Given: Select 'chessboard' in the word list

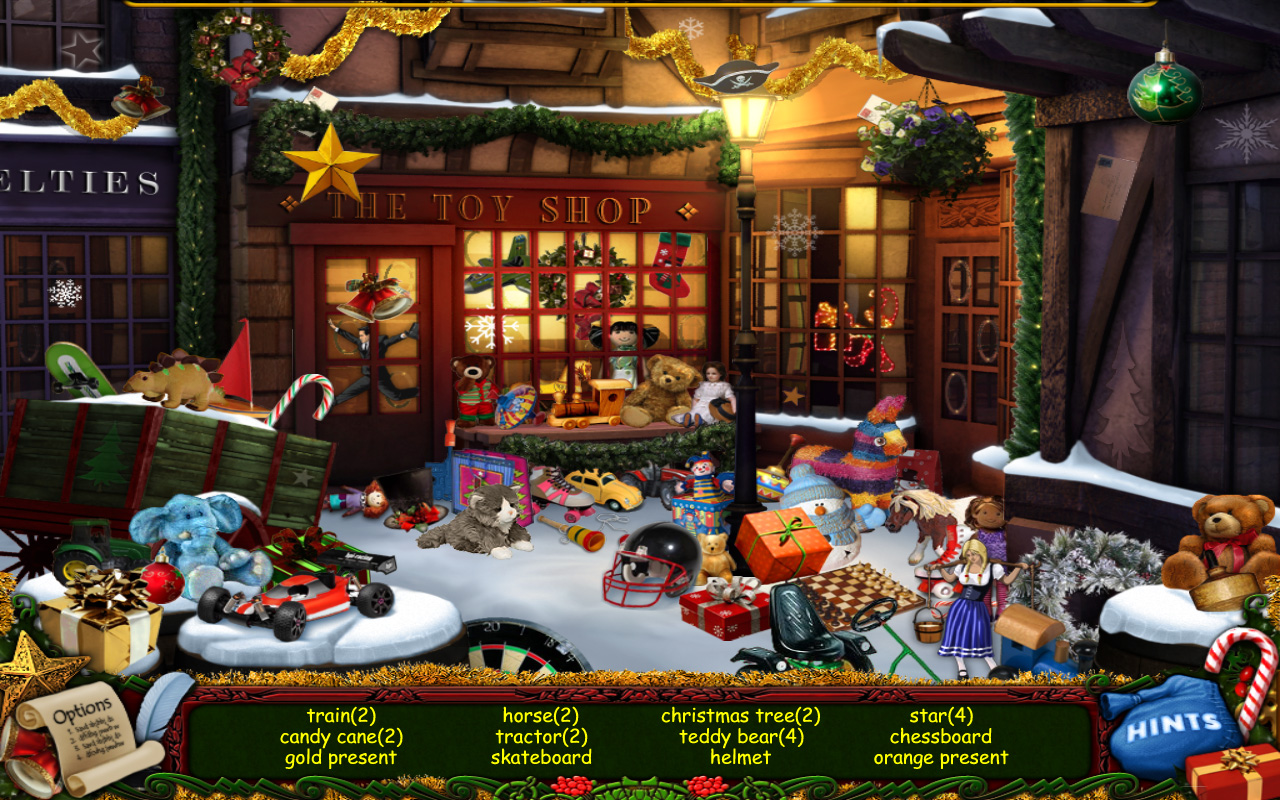Looking at the screenshot, I should pyautogui.click(x=940, y=737).
